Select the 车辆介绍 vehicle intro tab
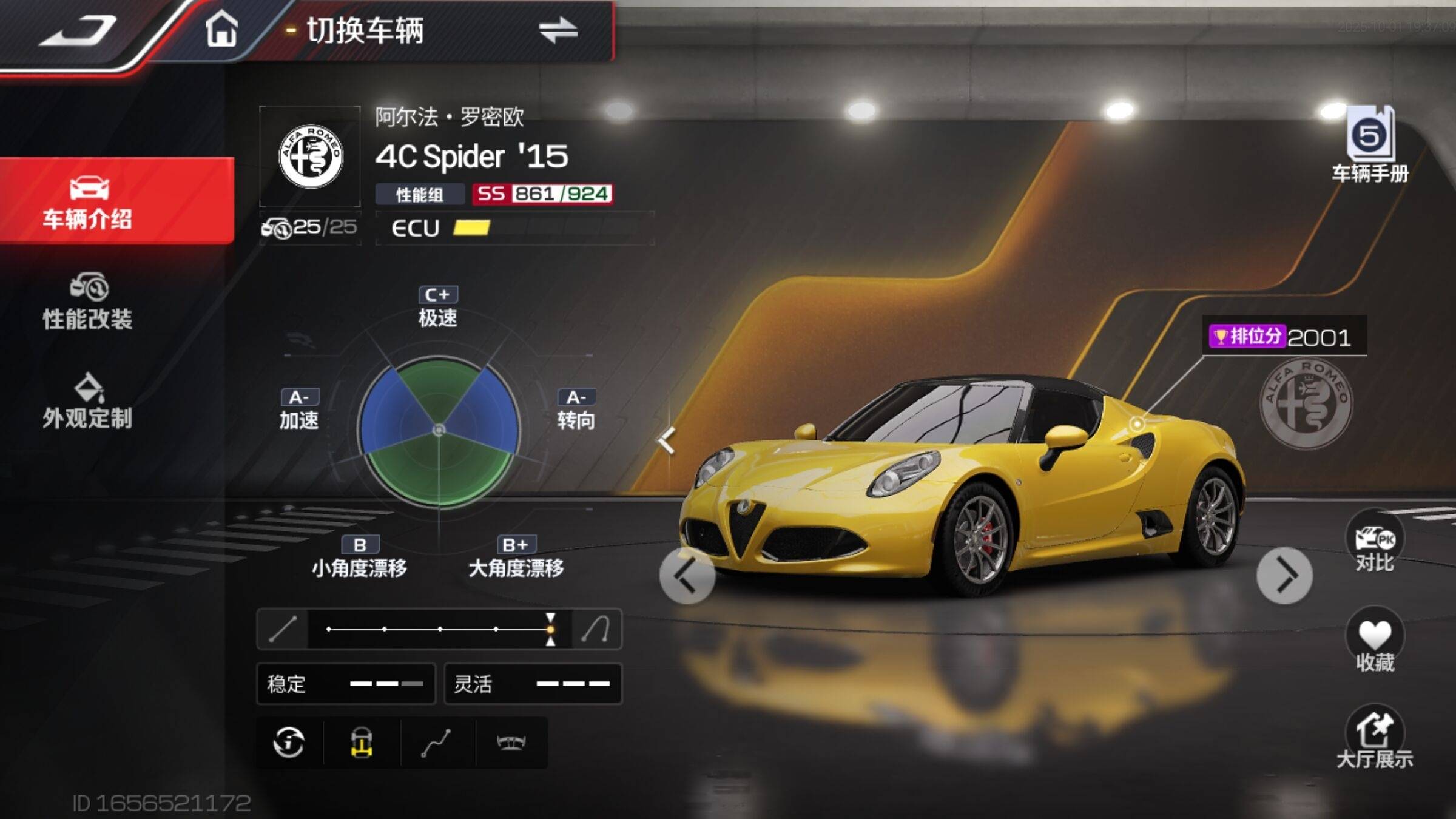1456x819 pixels. tap(88, 201)
